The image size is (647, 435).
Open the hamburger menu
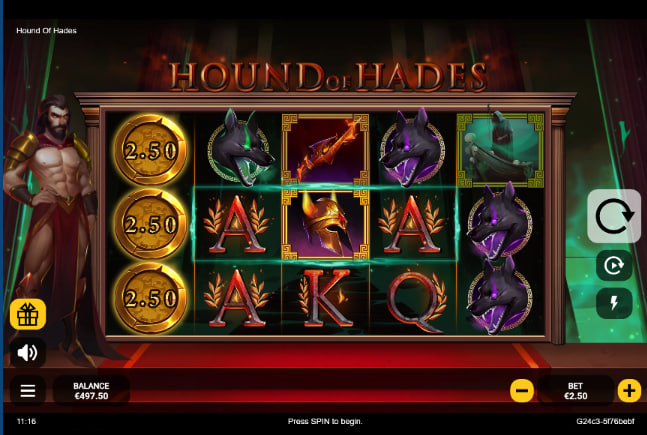tap(28, 390)
